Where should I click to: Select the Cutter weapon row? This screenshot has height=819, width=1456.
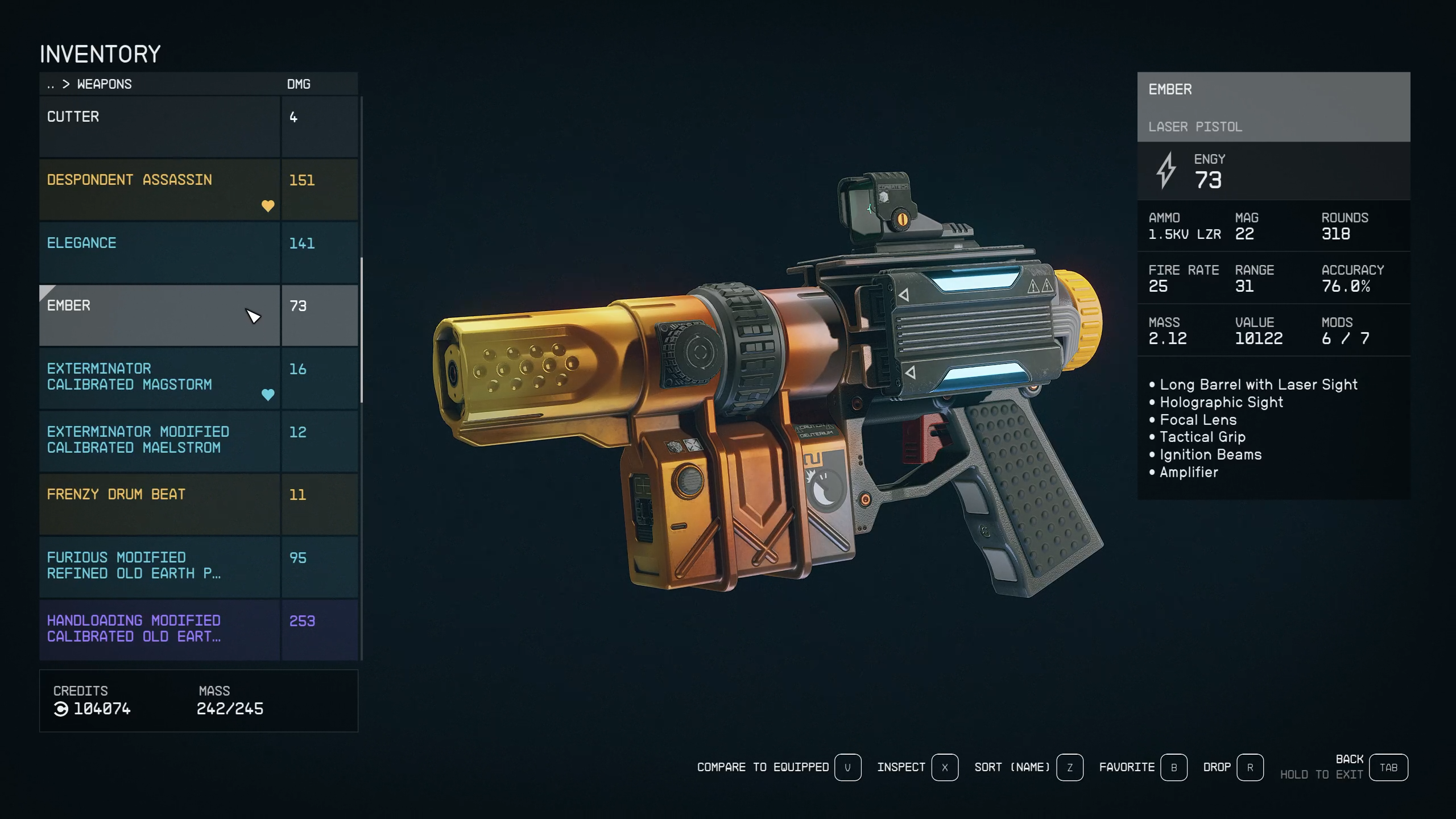(159, 126)
